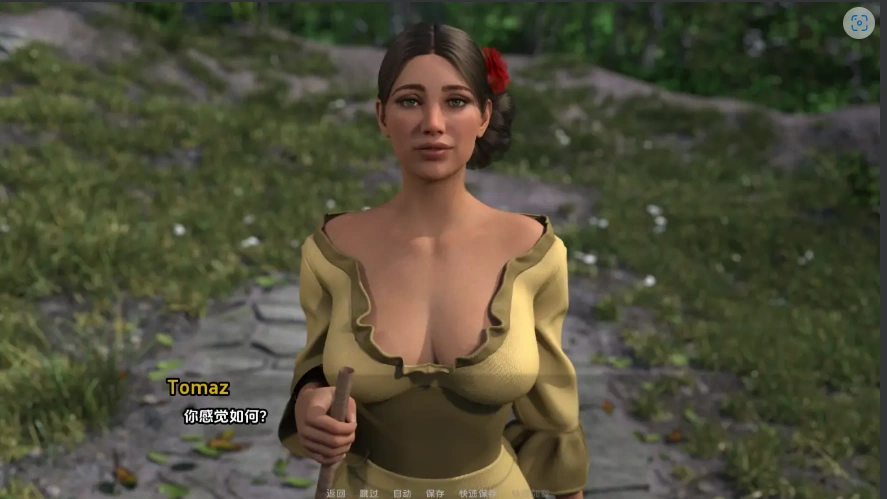Viewport: 887px width, 499px height.
Task: Click the 返回 (back) button
Action: point(336,493)
